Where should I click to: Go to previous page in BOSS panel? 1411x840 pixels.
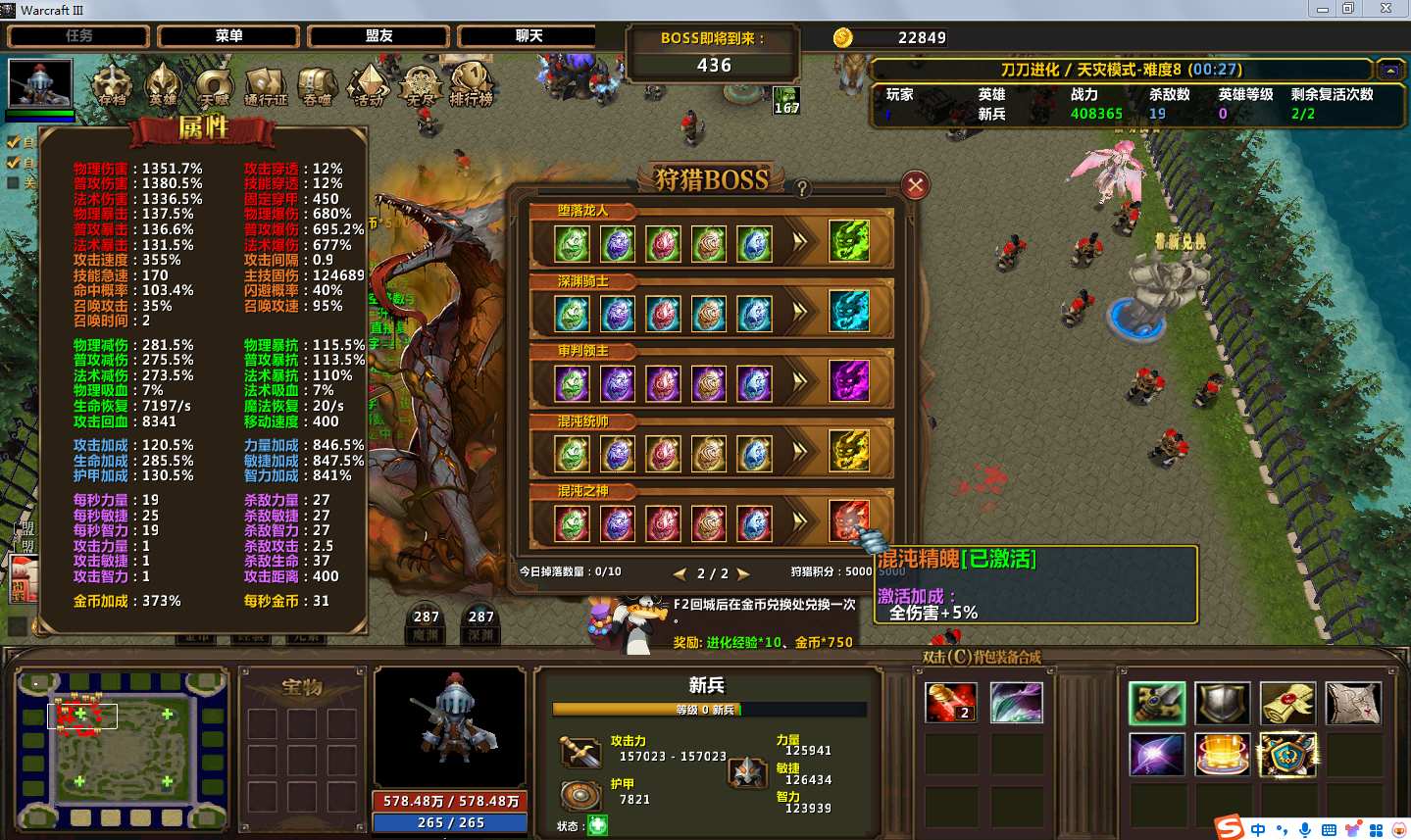[x=680, y=573]
